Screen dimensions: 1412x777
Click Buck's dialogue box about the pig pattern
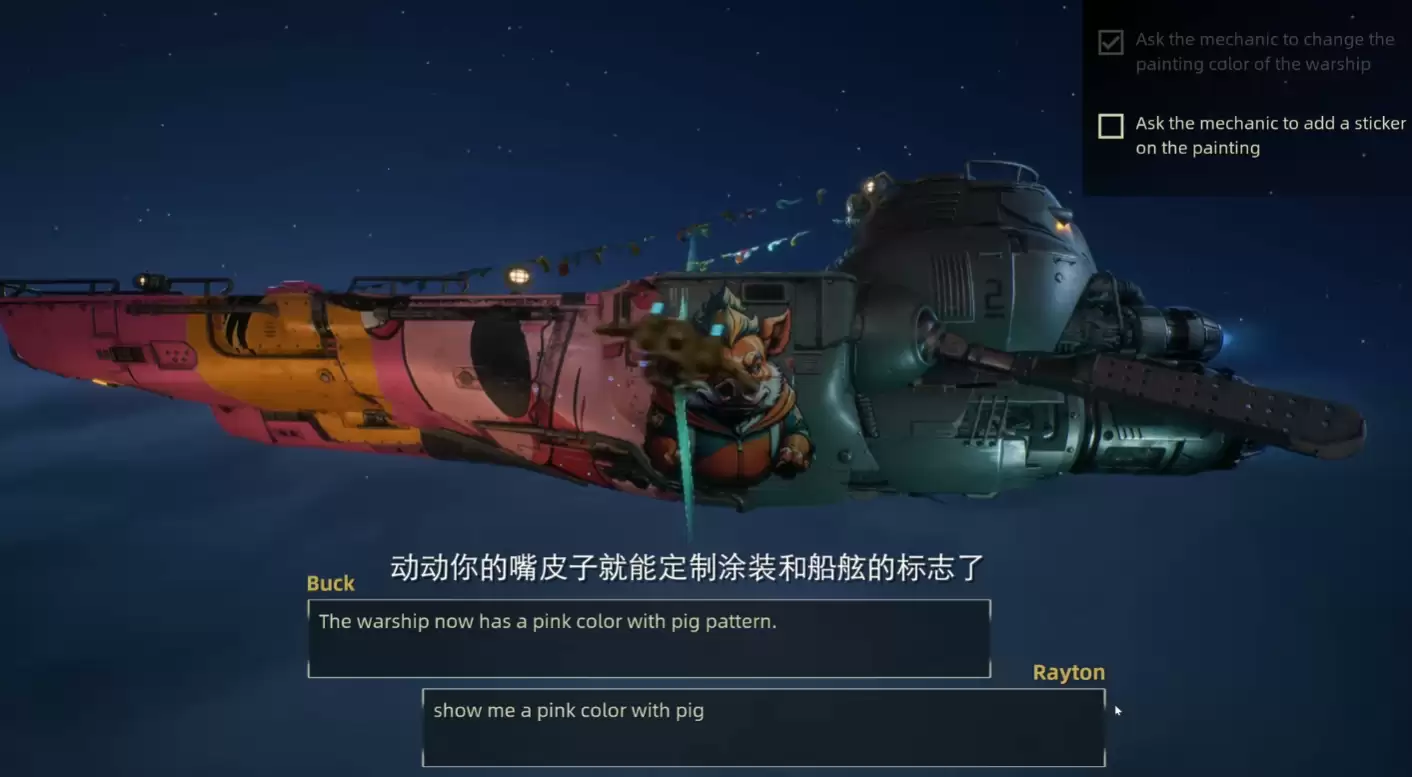click(648, 638)
